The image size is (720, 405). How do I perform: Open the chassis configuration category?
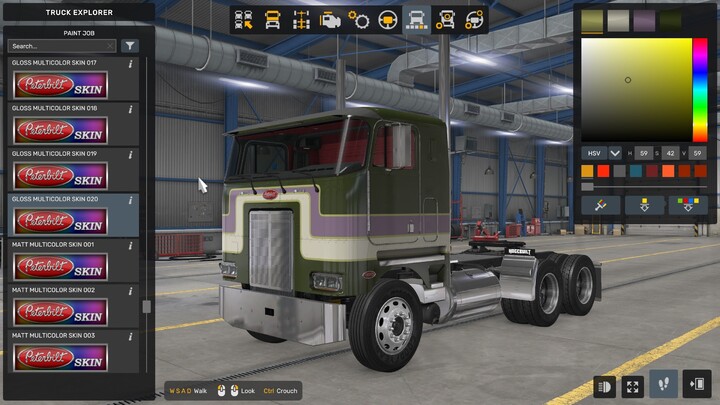[300, 19]
